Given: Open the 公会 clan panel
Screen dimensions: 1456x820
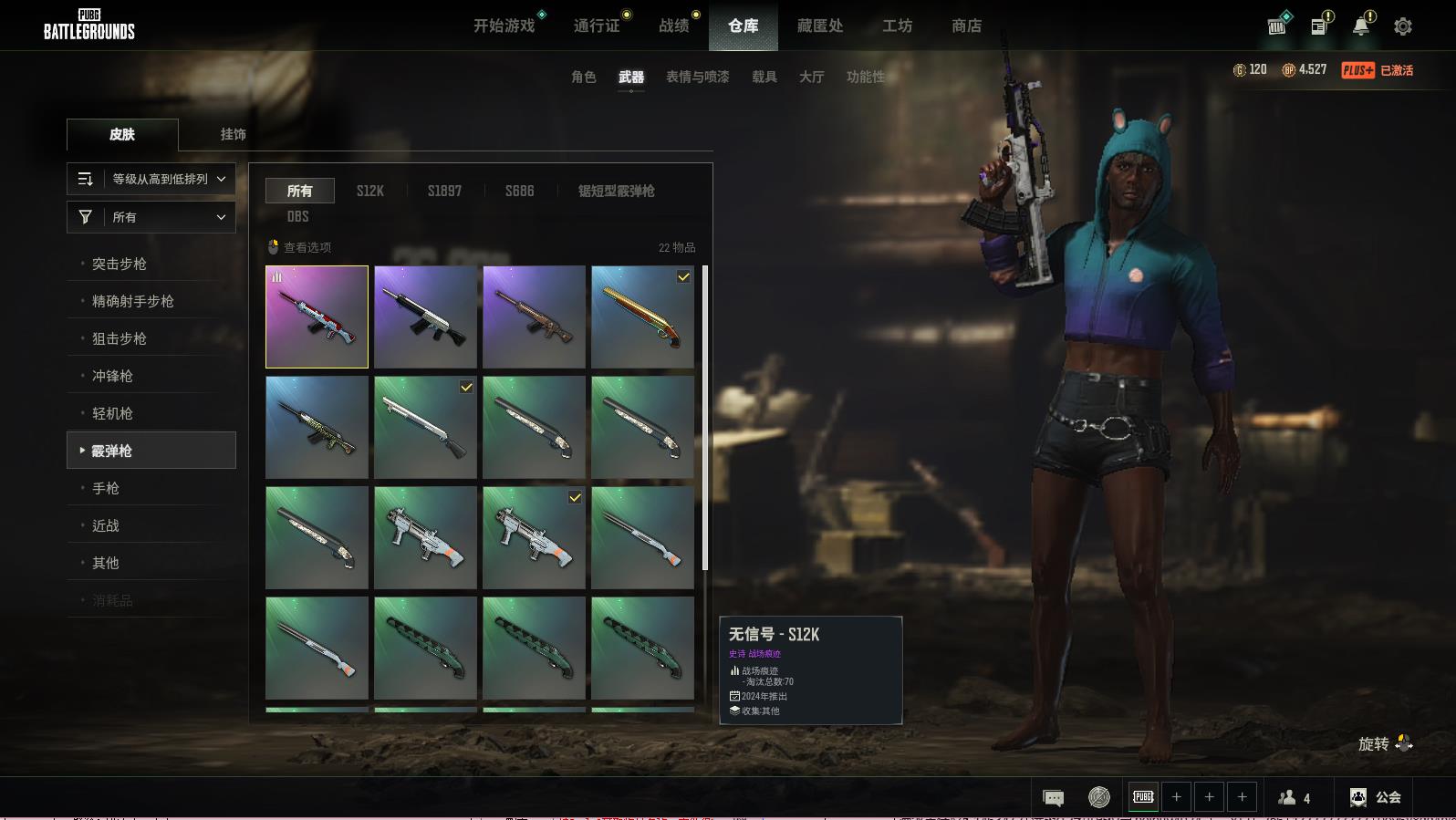Looking at the screenshot, I should 1377,797.
